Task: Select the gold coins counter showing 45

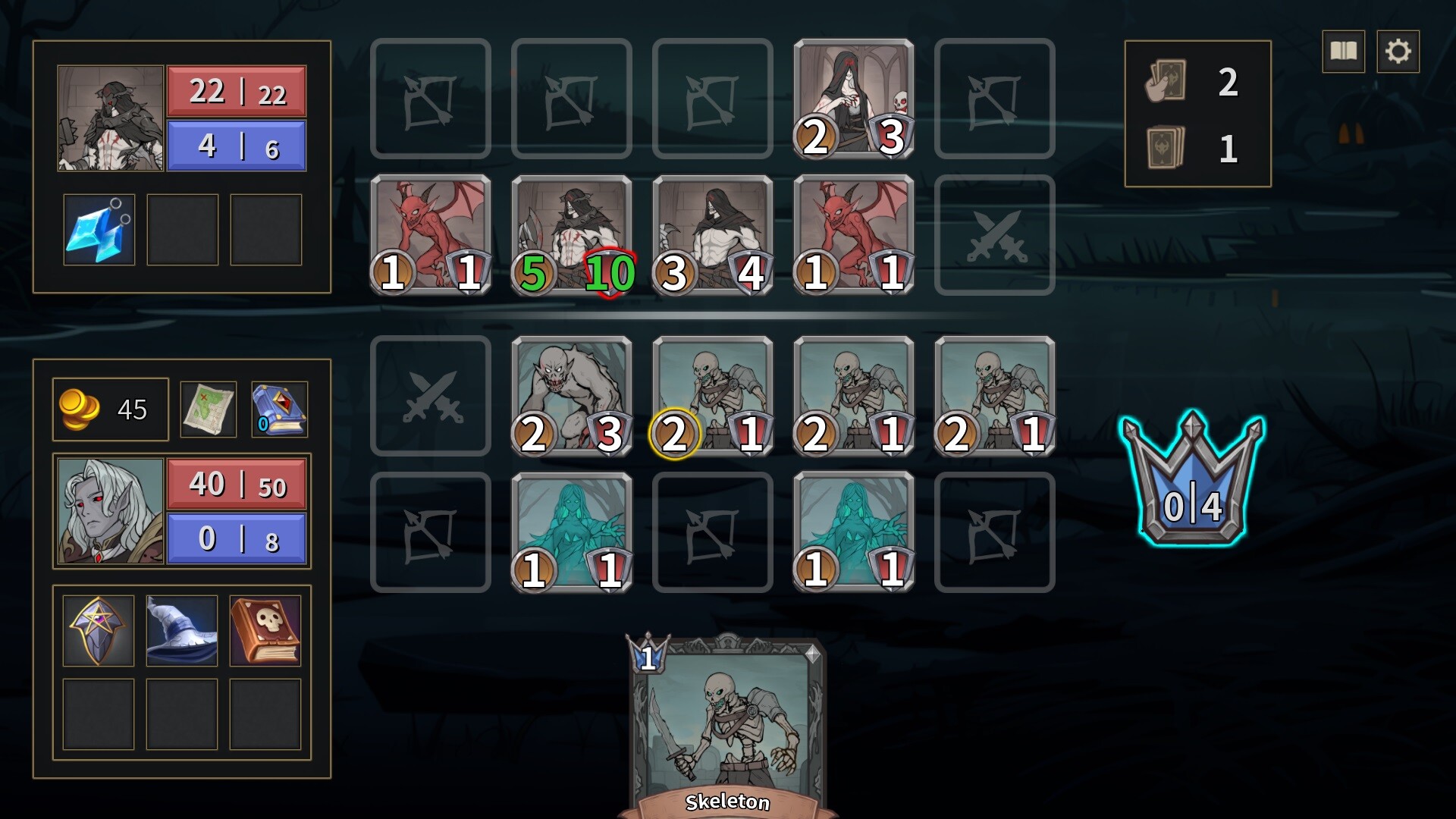Action: coord(109,409)
